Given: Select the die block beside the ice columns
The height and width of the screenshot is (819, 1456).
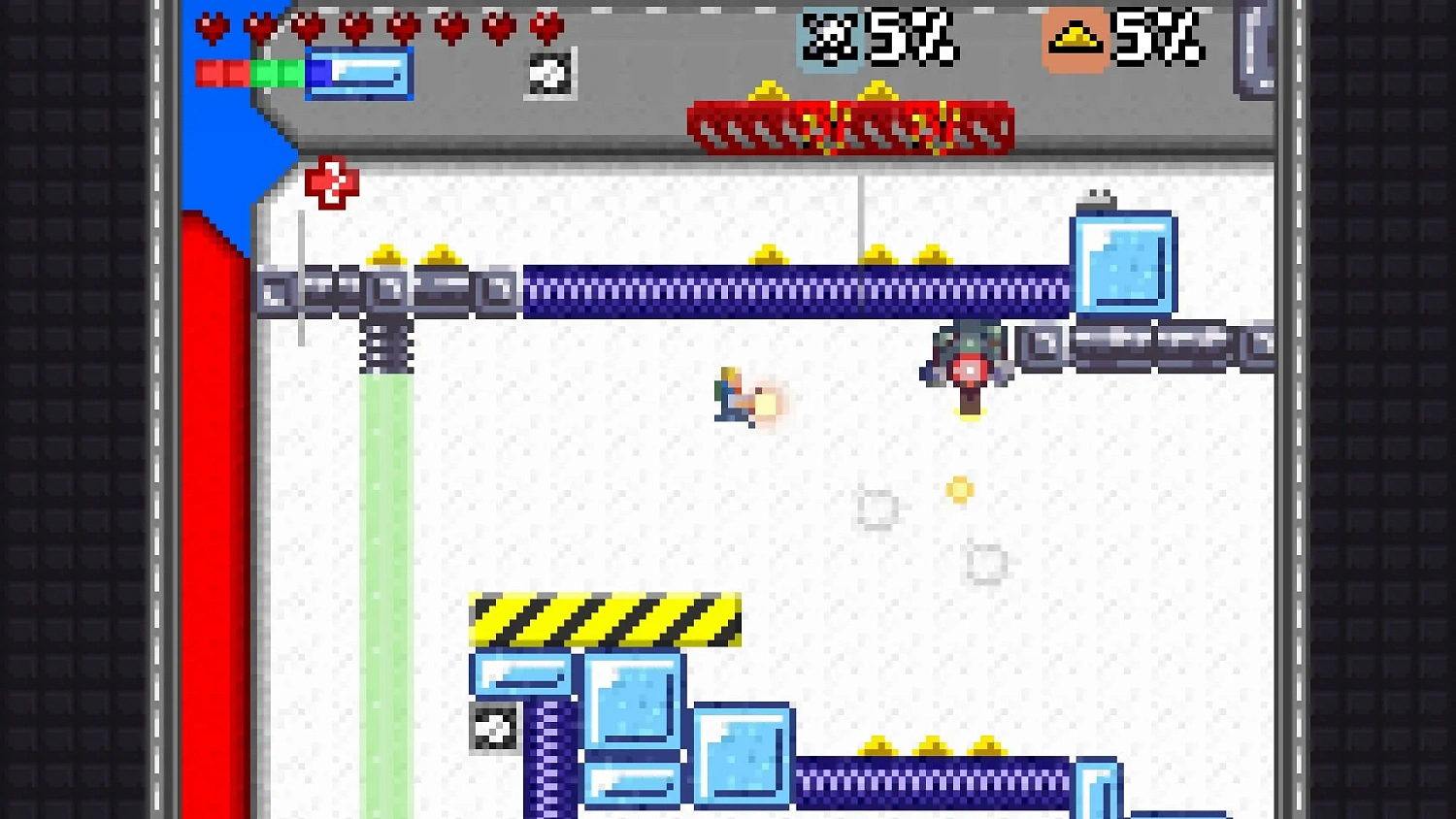Looking at the screenshot, I should [496, 730].
